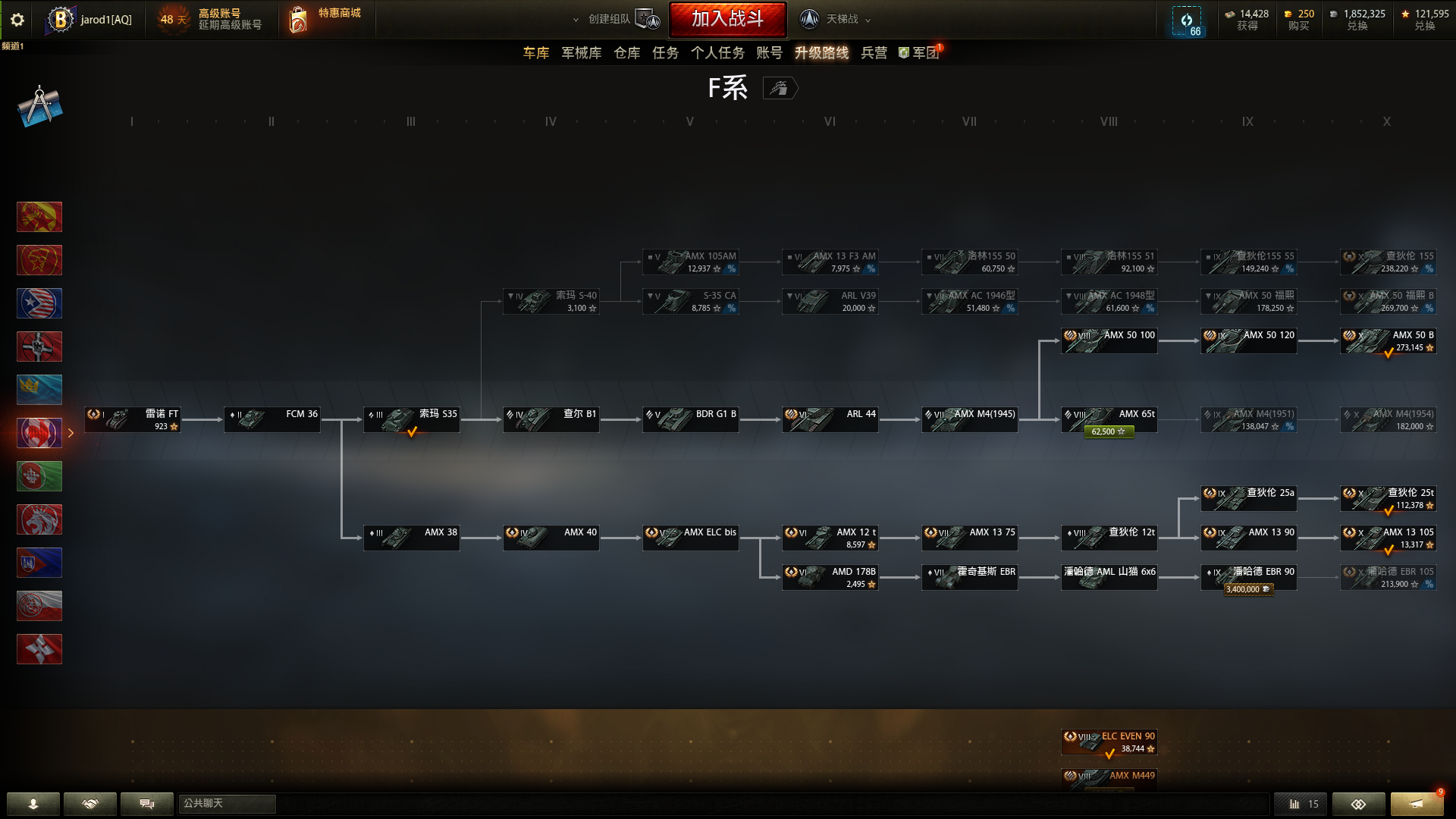This screenshot has height=819, width=1456.
Task: Open the 军械库 armory tab
Action: pos(581,53)
